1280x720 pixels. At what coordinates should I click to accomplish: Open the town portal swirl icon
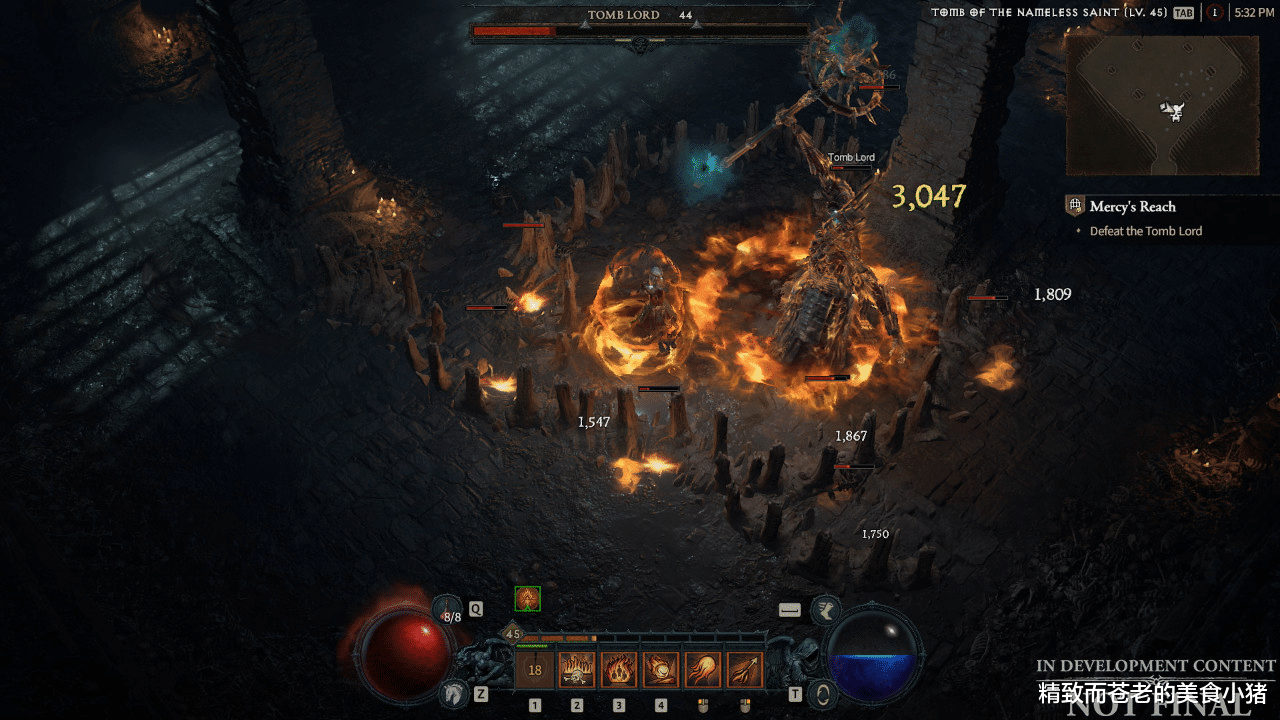coord(823,693)
